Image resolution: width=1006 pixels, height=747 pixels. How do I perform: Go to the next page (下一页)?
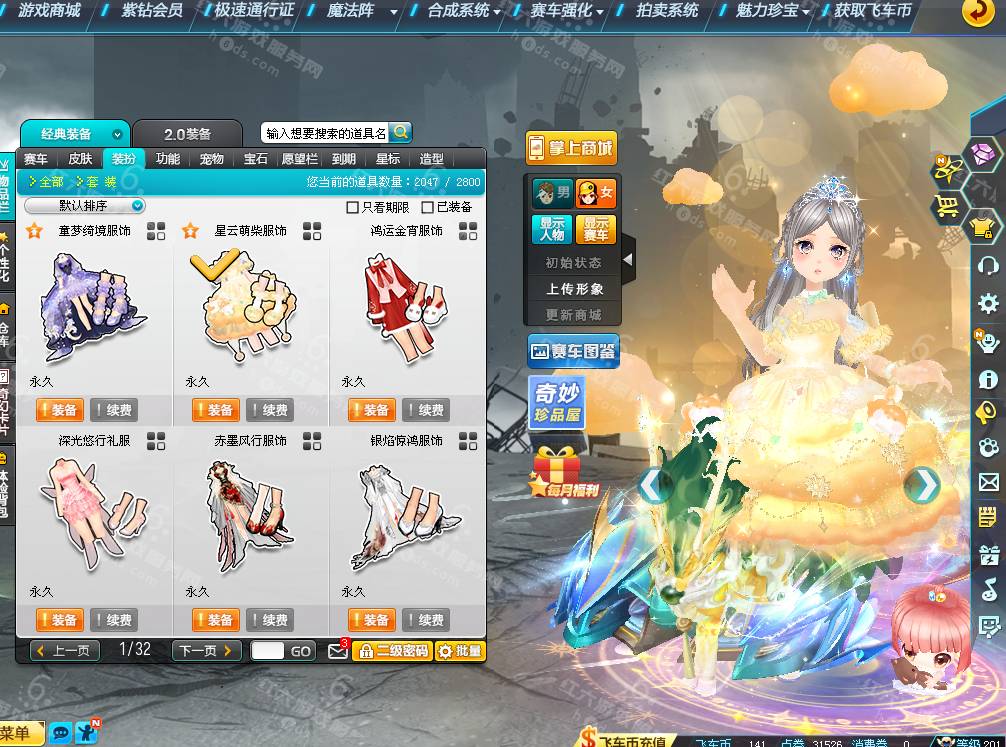click(206, 650)
